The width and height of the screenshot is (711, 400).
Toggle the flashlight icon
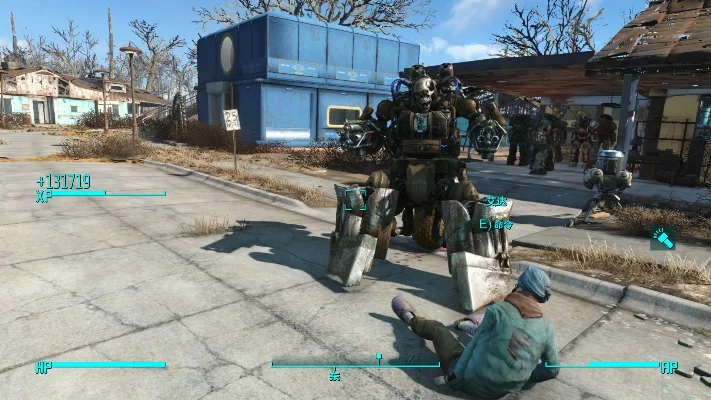(662, 237)
